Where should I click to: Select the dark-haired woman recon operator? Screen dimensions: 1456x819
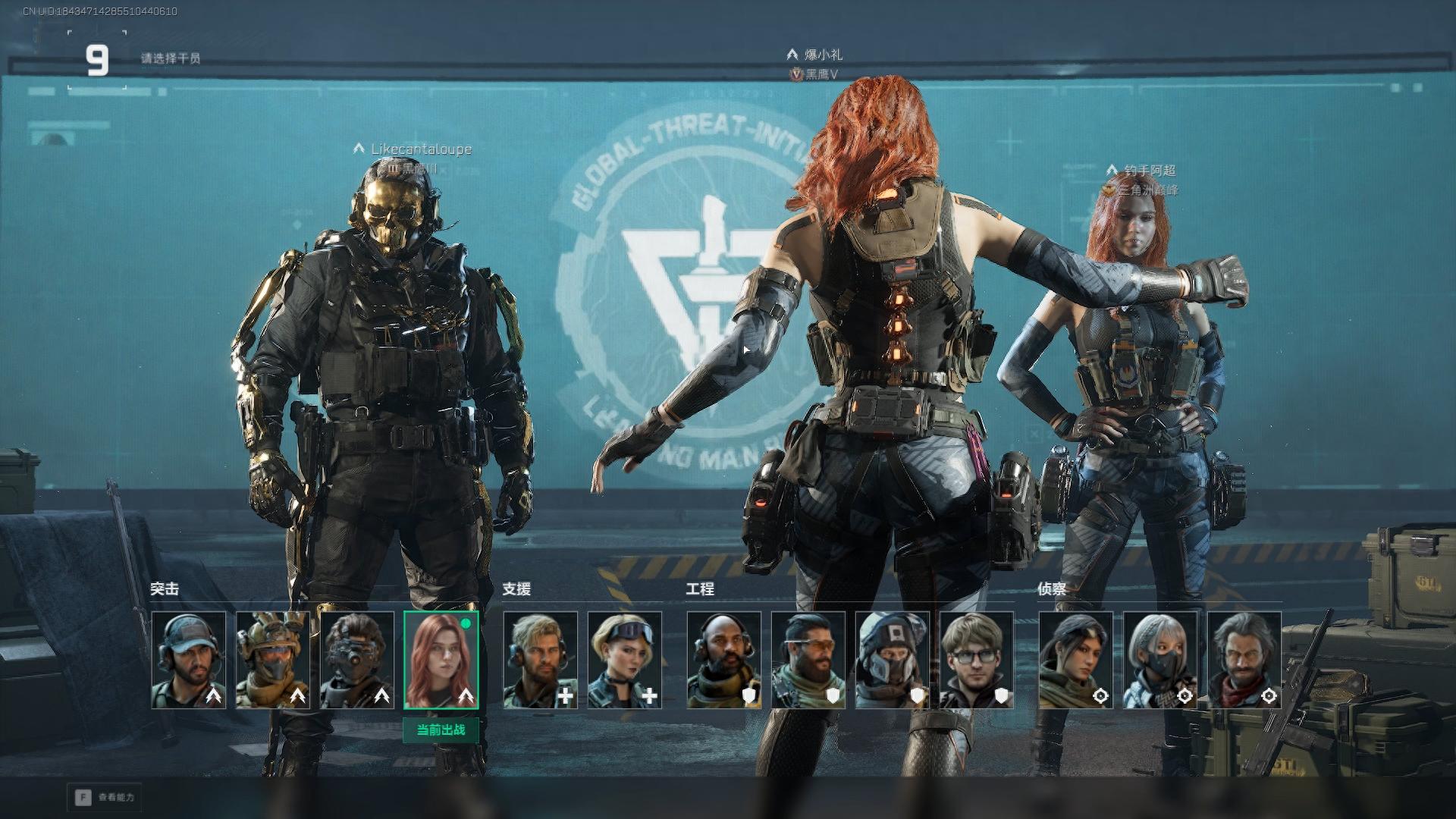[x=1075, y=660]
